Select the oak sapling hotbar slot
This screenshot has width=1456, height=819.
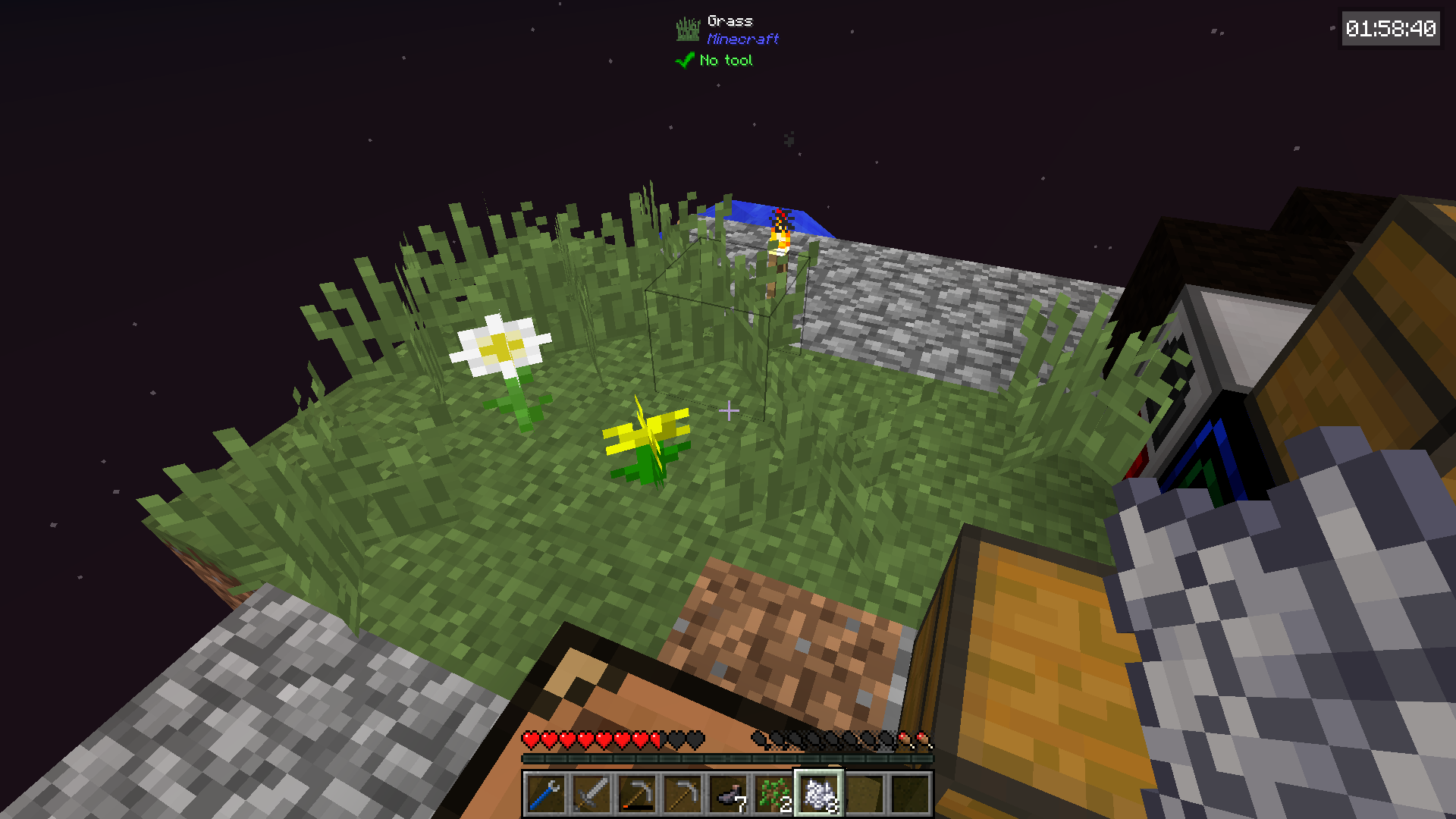(x=773, y=794)
